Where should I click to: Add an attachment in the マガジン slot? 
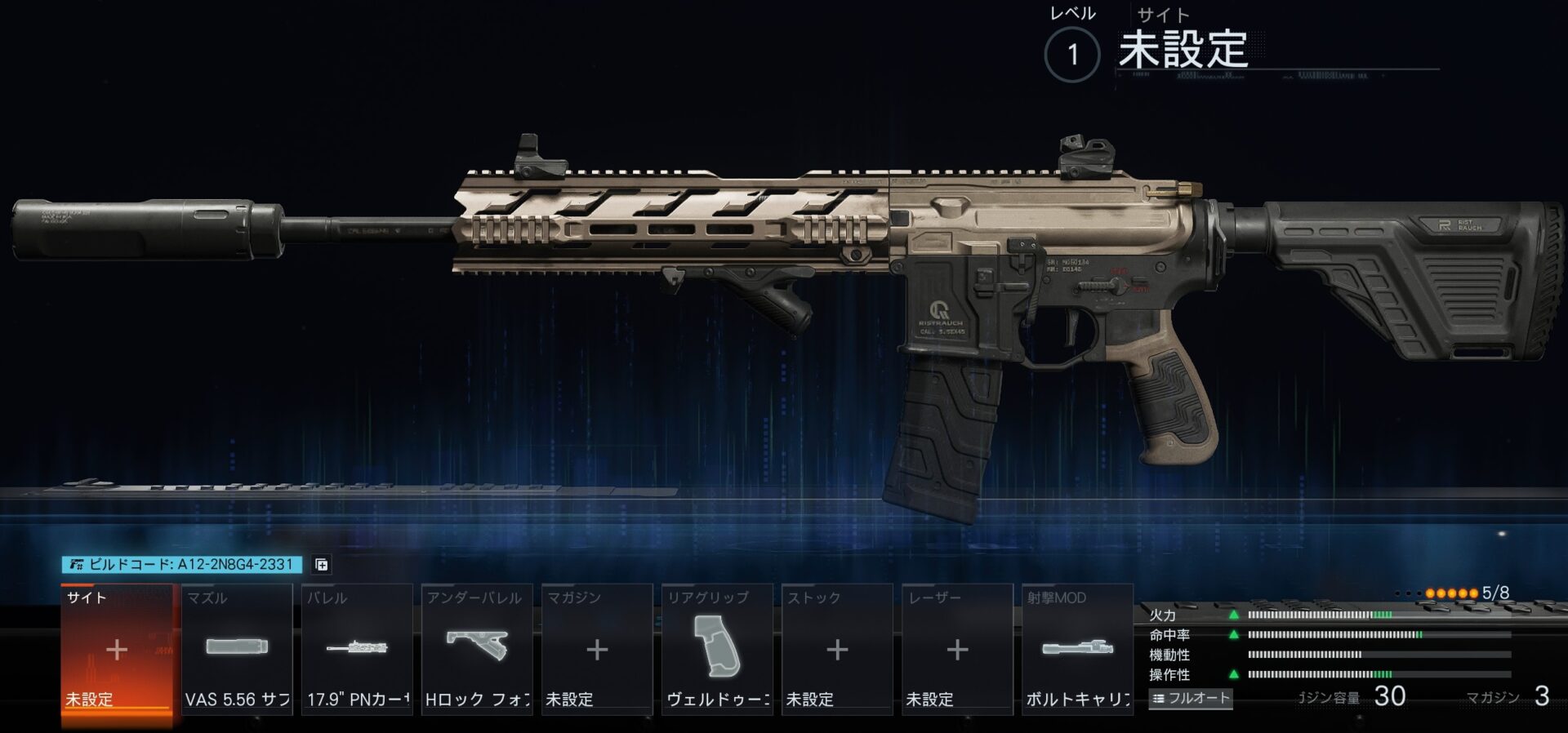pos(597,651)
